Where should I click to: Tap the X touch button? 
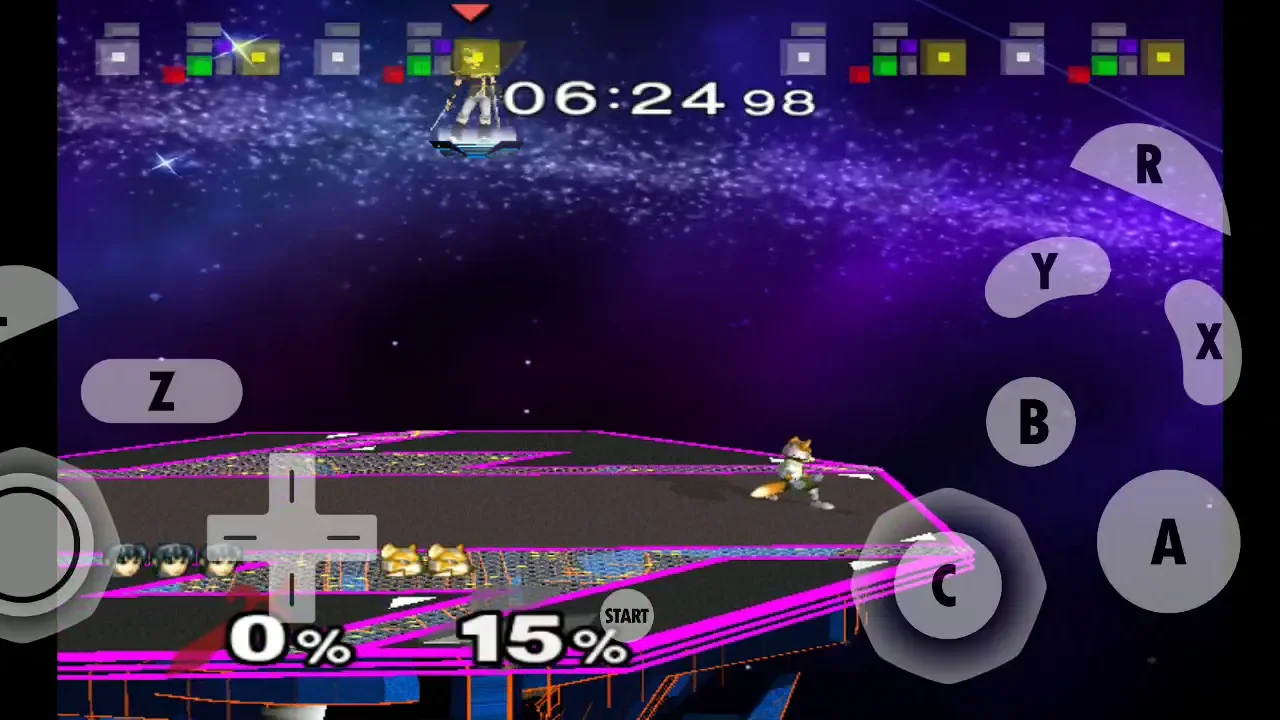1205,343
